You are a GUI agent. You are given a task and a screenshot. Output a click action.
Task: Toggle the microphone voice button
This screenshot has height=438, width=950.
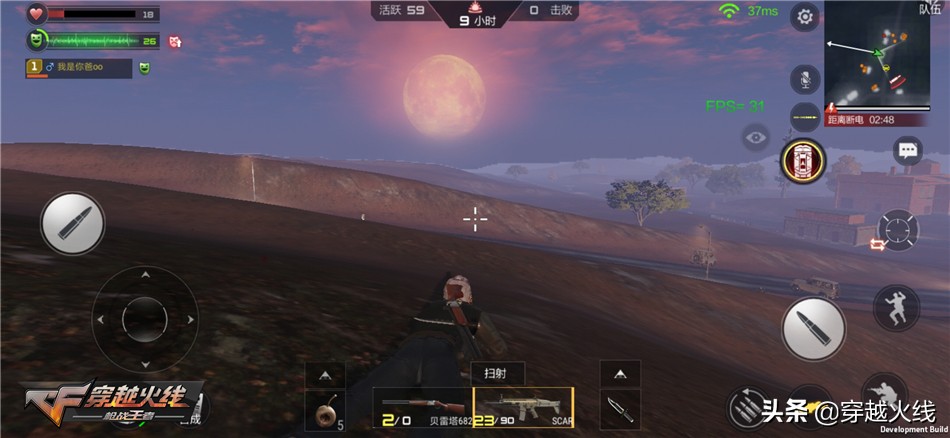point(805,79)
